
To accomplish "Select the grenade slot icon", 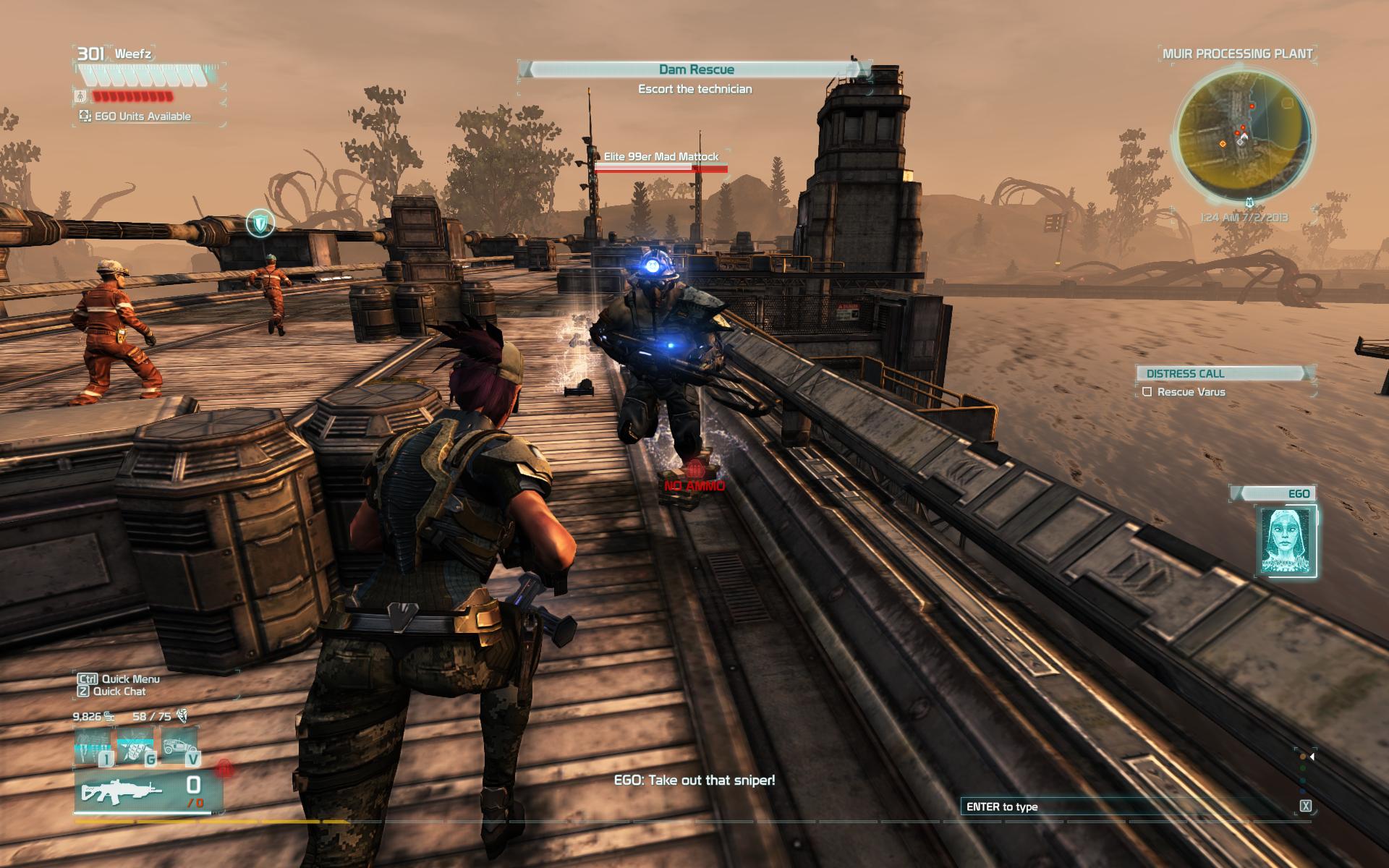I will coord(137,745).
